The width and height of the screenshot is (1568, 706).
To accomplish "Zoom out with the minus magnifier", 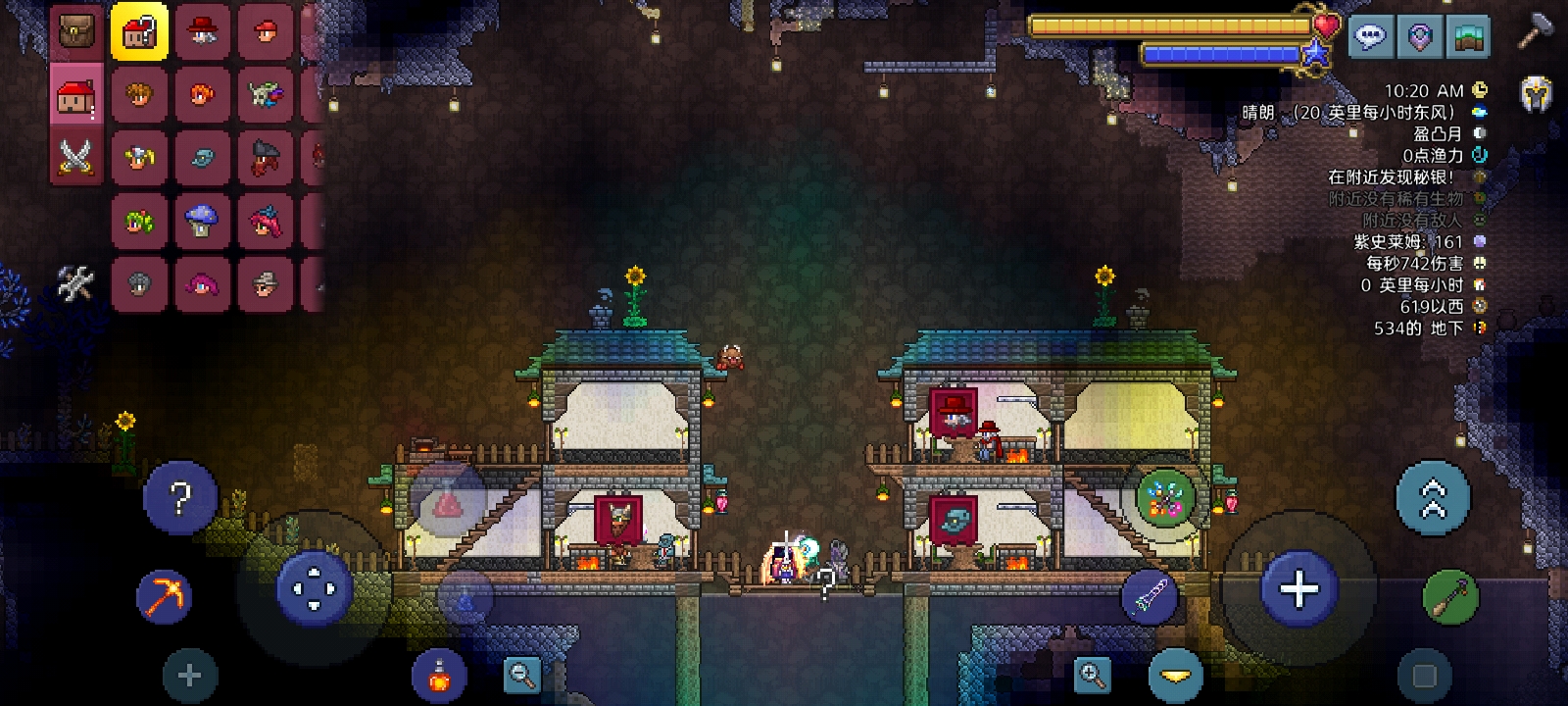I will pyautogui.click(x=522, y=675).
